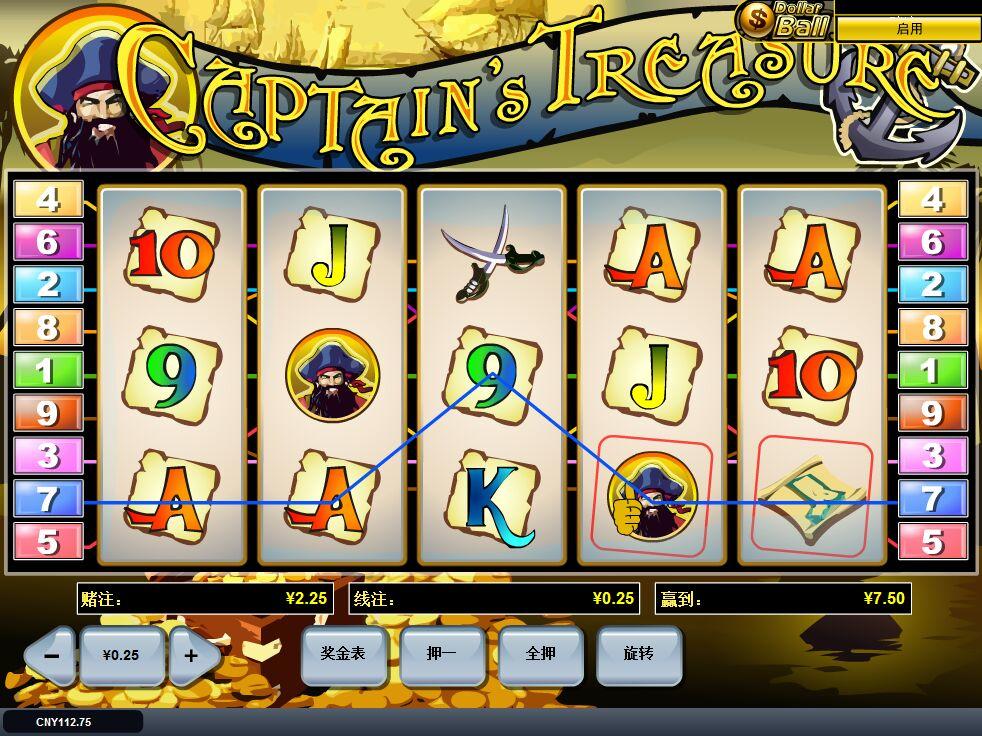Choose 全押 to bet max
The width and height of the screenshot is (982, 736).
(540, 654)
